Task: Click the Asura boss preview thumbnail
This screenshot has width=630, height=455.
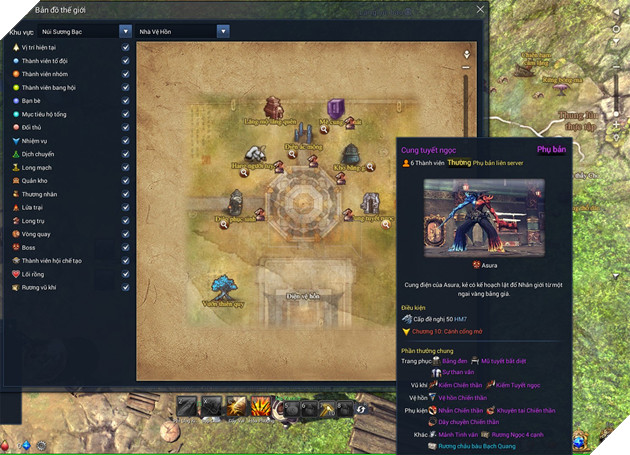Action: coord(483,218)
